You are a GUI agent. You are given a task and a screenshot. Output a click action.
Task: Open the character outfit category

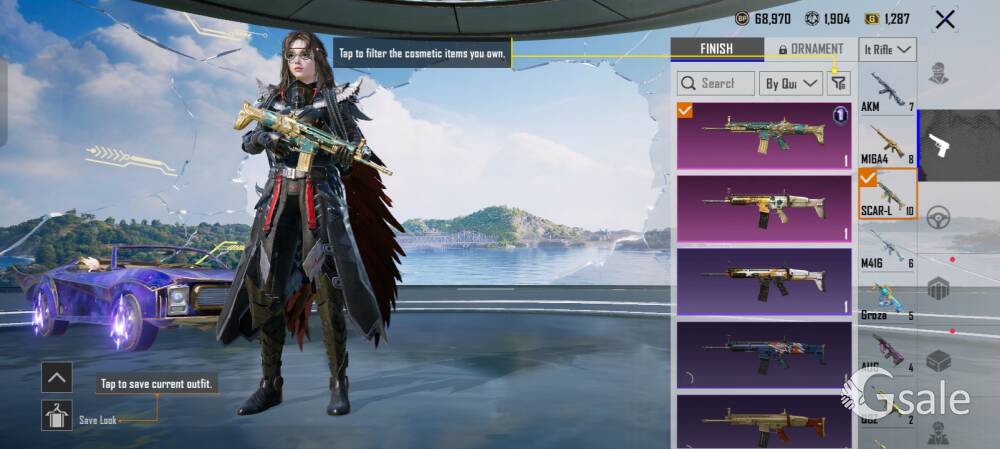point(938,73)
